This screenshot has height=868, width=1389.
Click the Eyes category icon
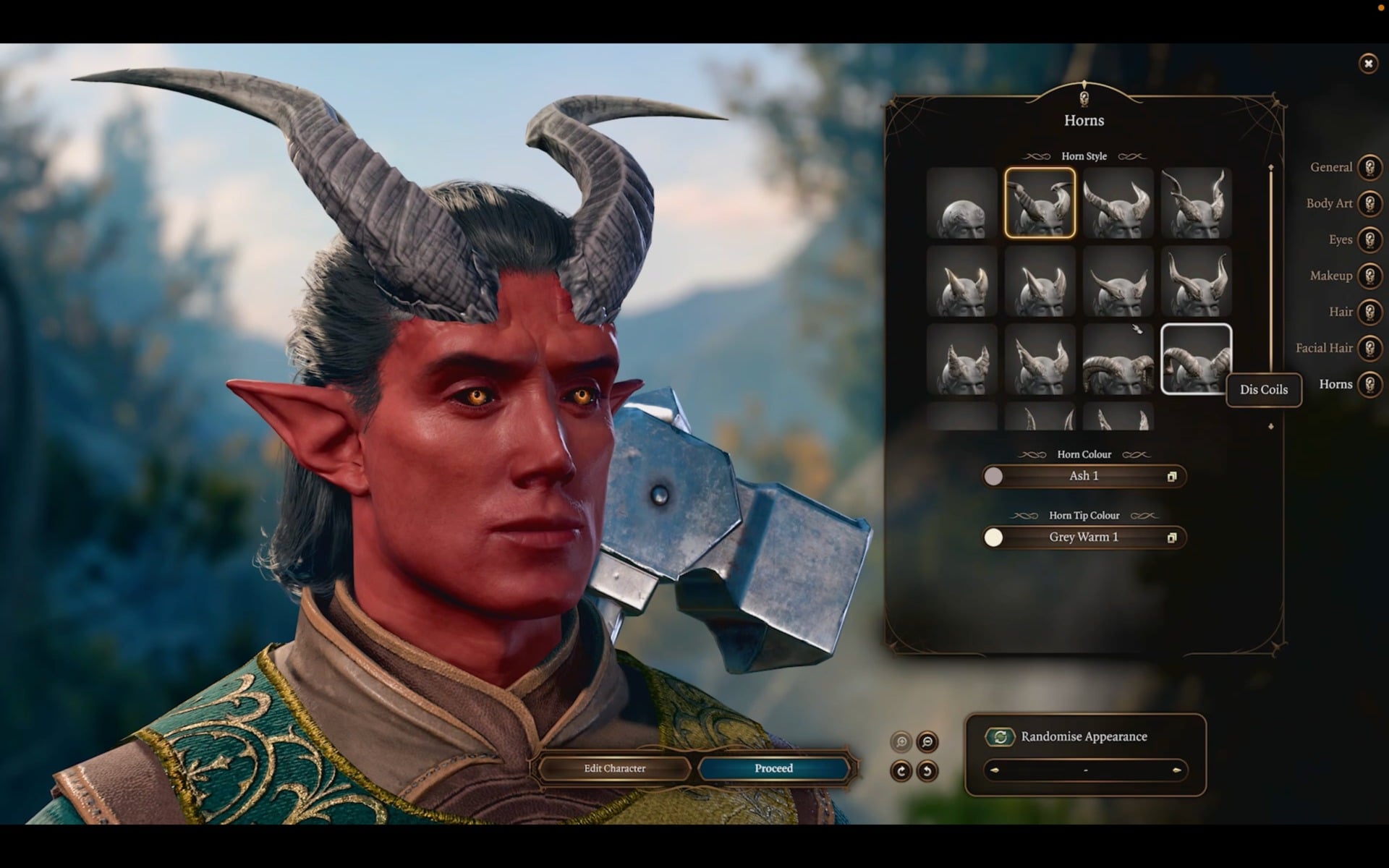coord(1369,239)
